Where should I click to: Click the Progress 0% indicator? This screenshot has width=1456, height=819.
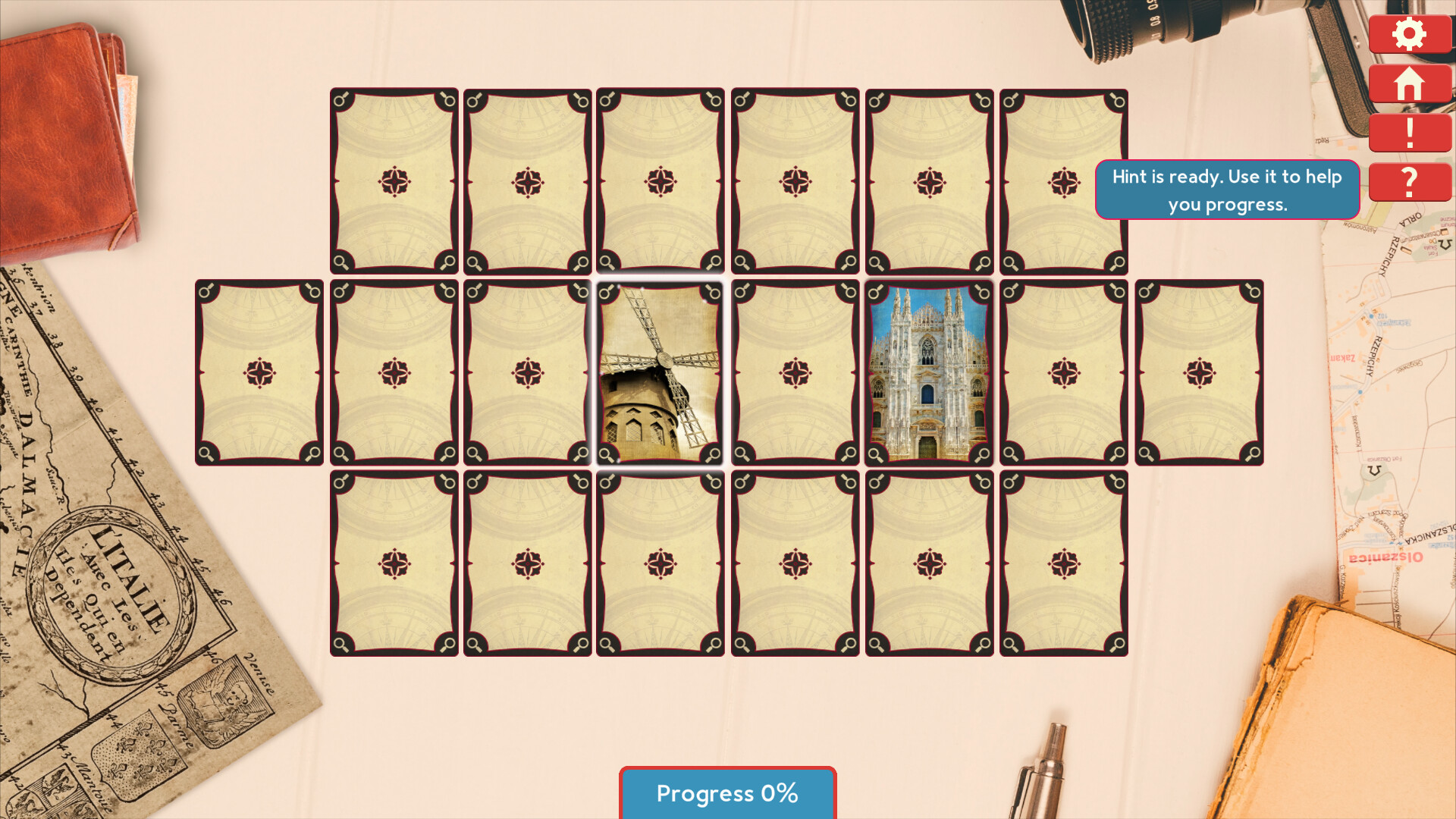[727, 793]
